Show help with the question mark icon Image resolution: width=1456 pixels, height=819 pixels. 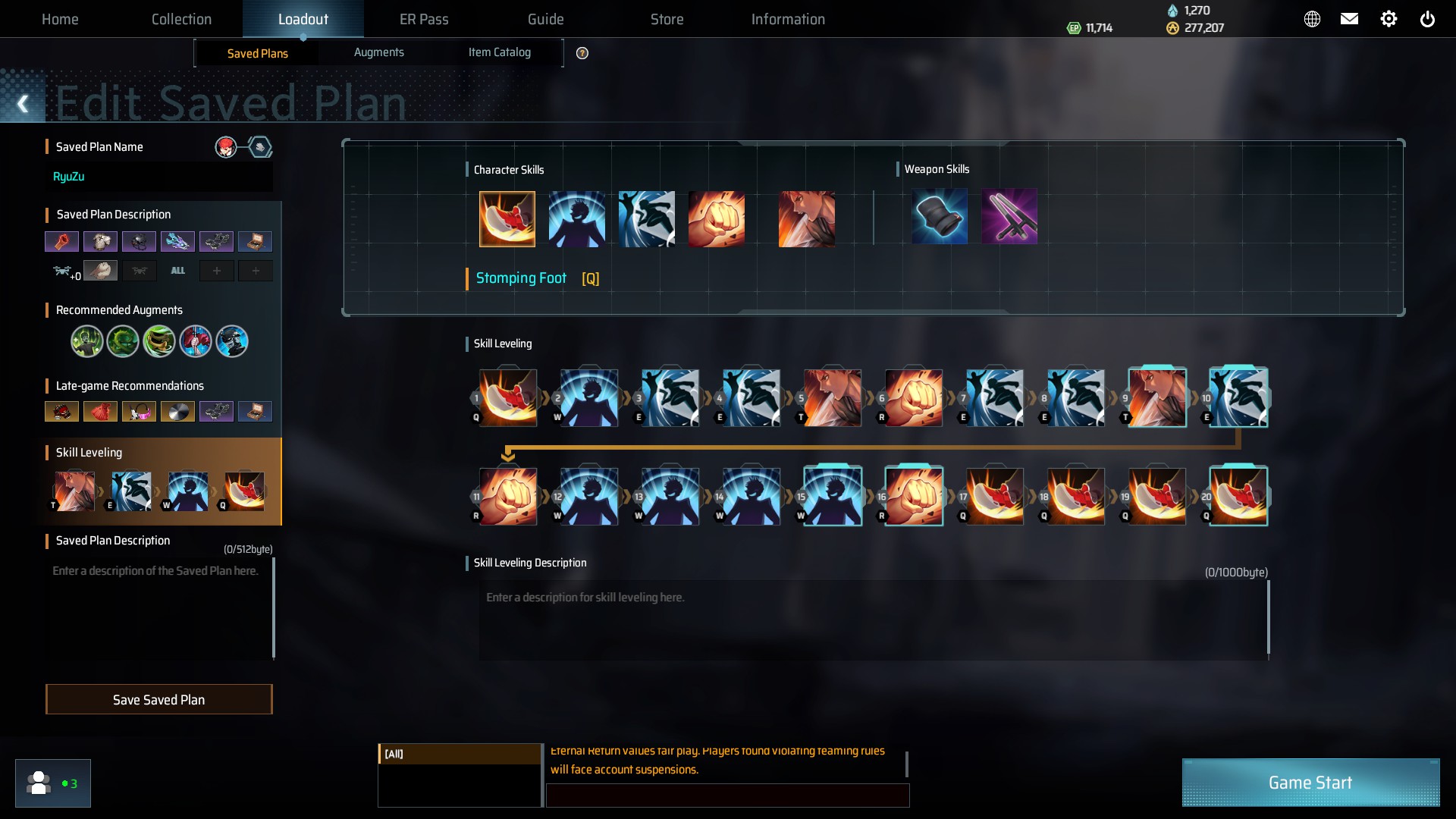pyautogui.click(x=582, y=53)
